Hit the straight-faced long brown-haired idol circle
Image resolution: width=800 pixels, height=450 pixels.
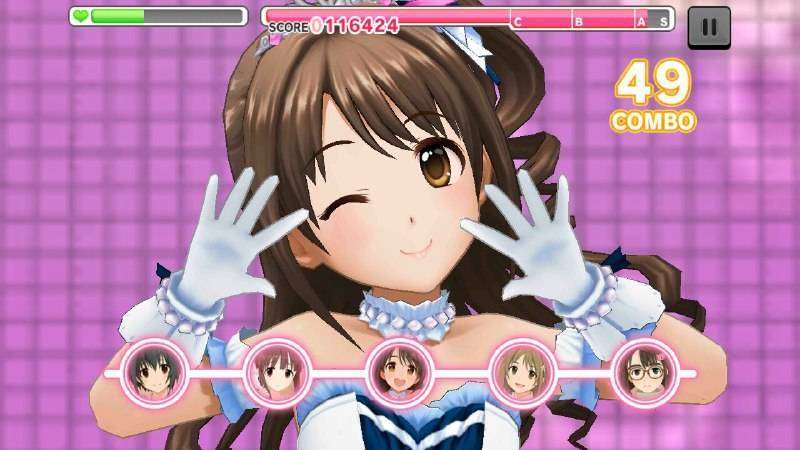click(275, 373)
